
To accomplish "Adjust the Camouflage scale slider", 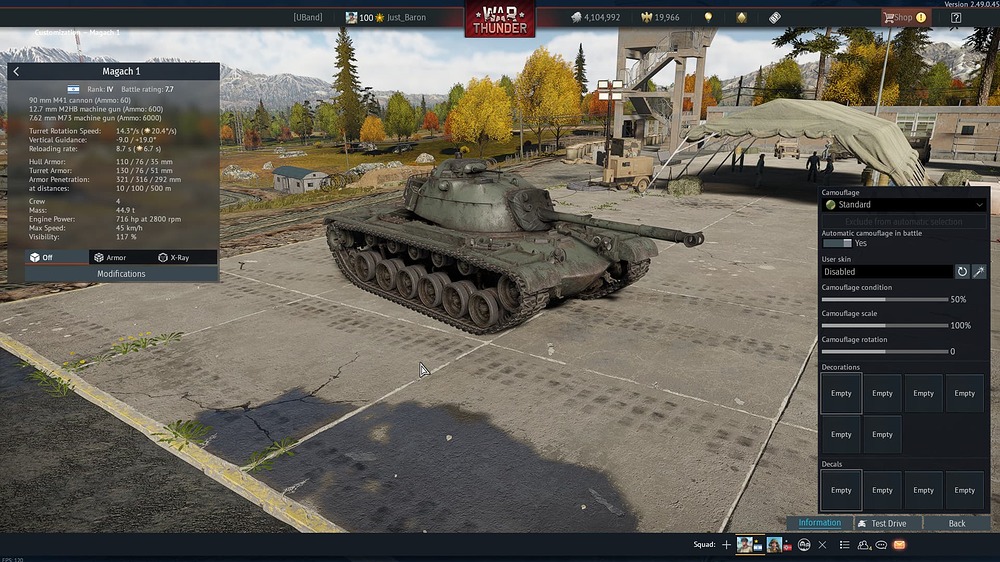I will 884,325.
